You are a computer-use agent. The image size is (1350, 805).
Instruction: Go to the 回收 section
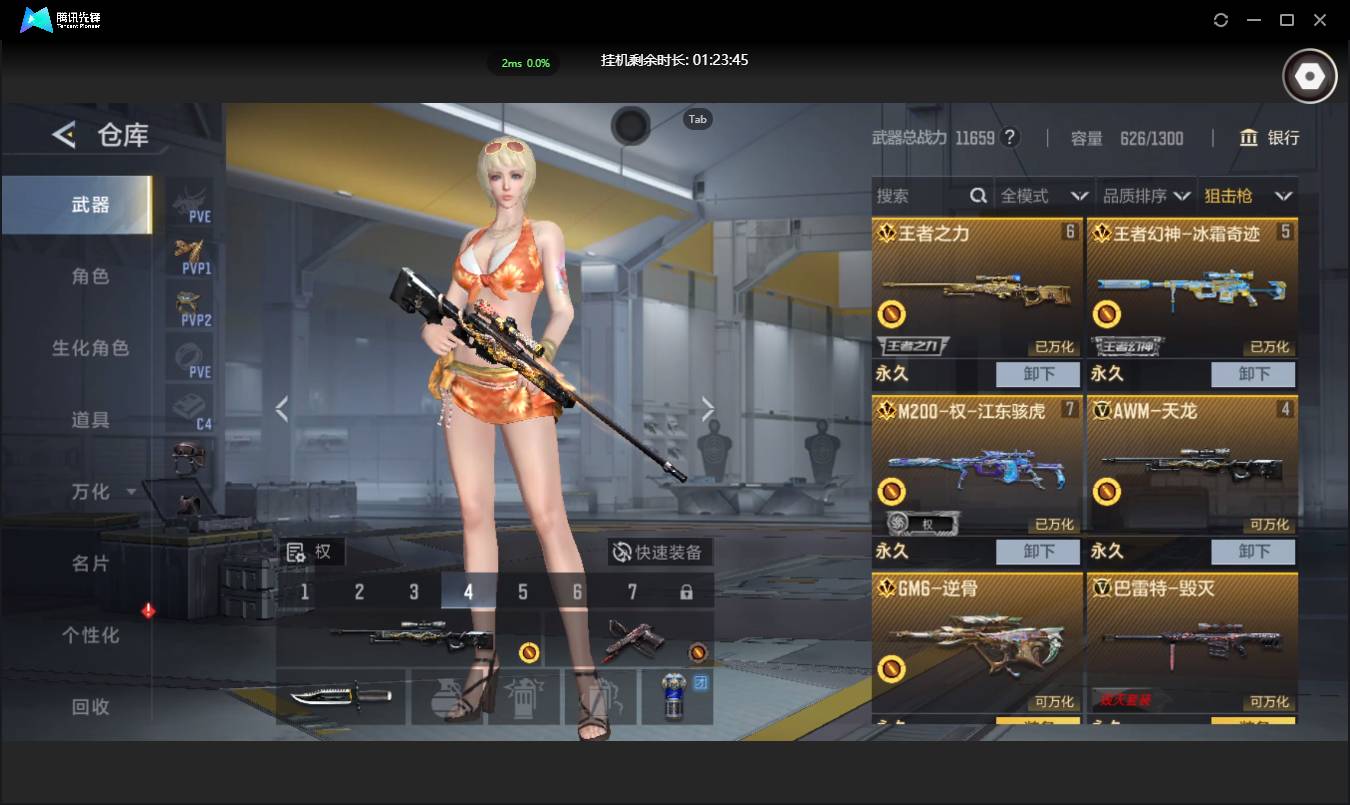tap(90, 707)
